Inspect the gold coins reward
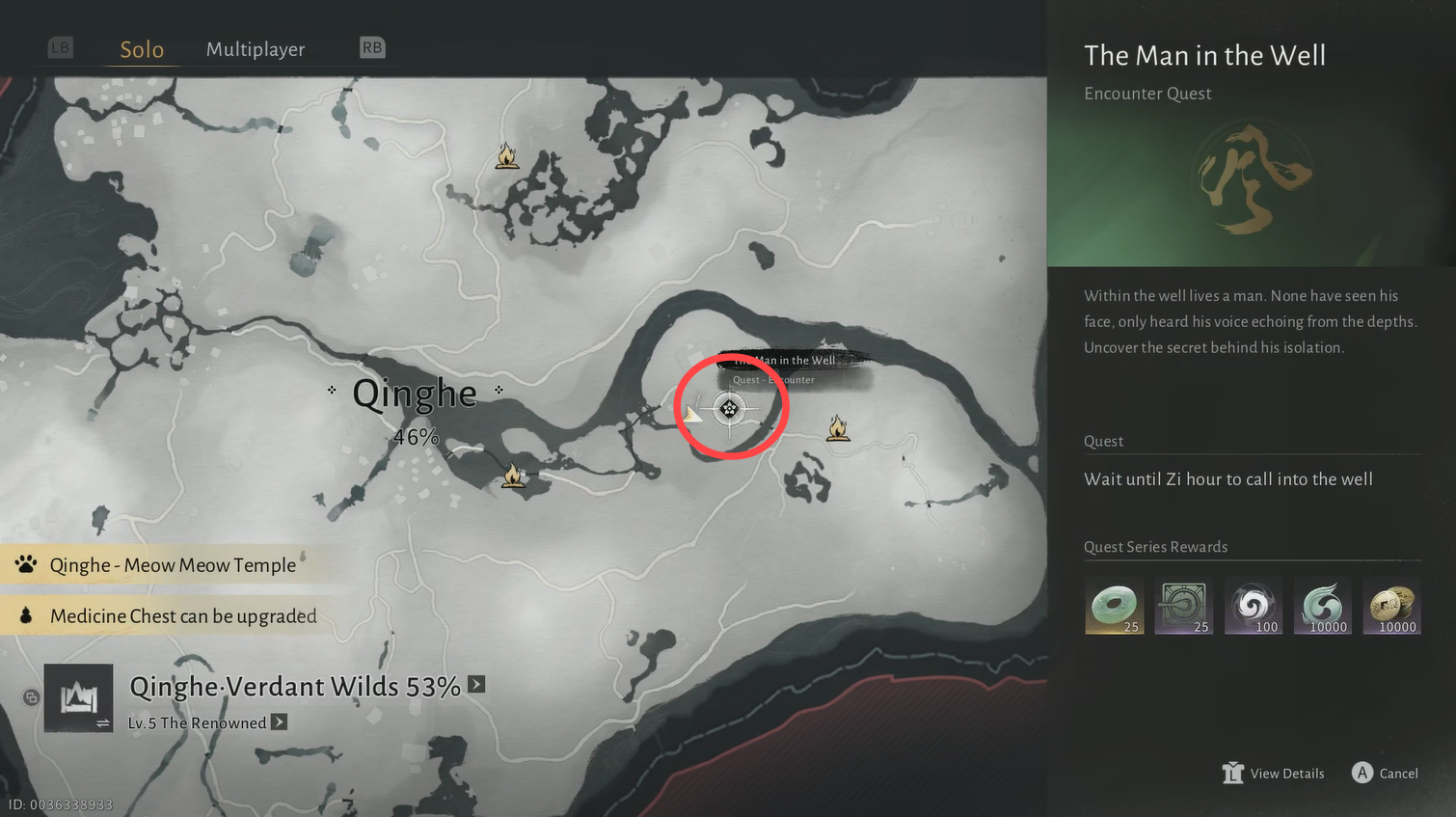Screen dimensions: 1456x817 [x=1392, y=606]
